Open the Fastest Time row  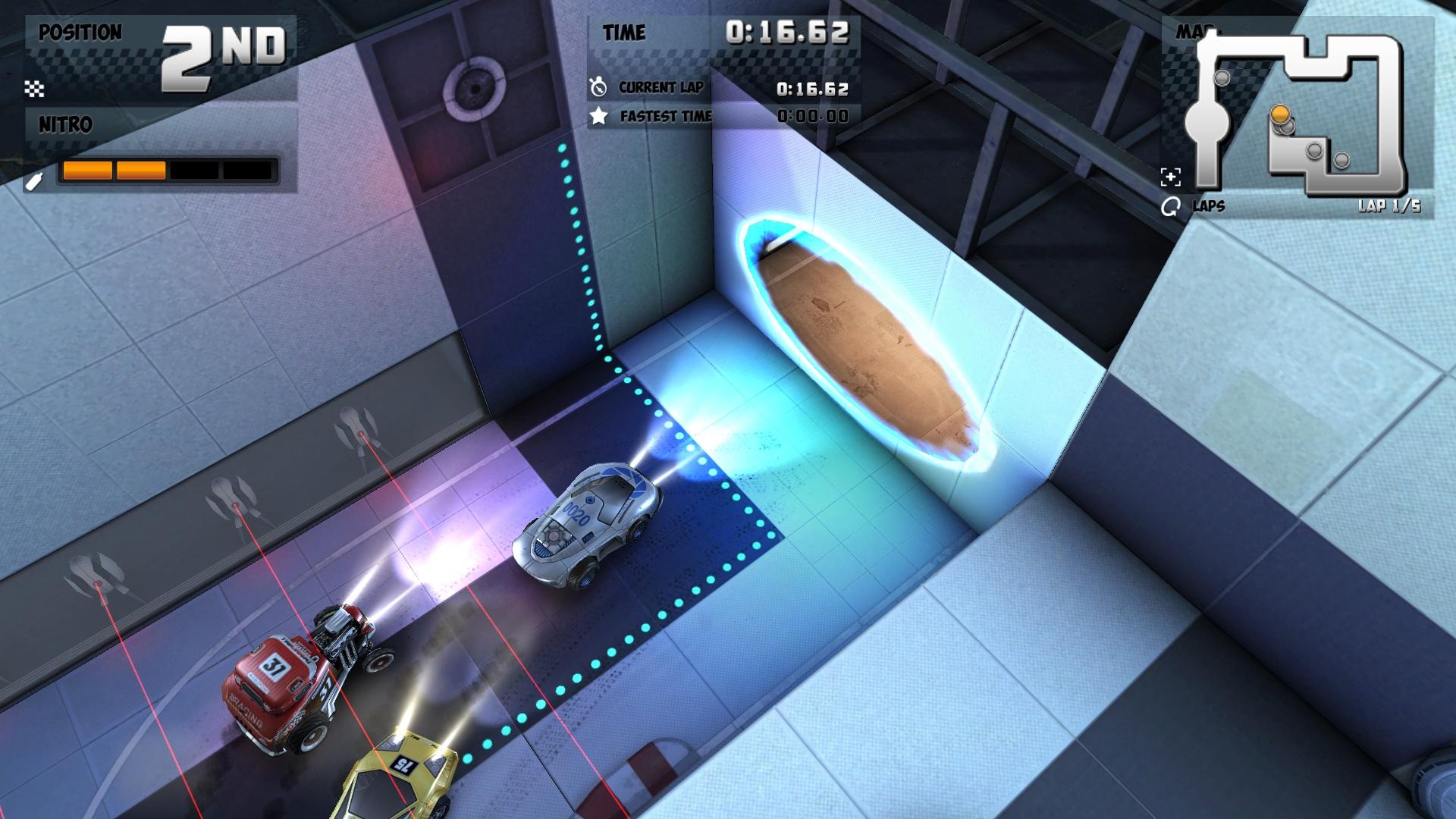[x=666, y=116]
